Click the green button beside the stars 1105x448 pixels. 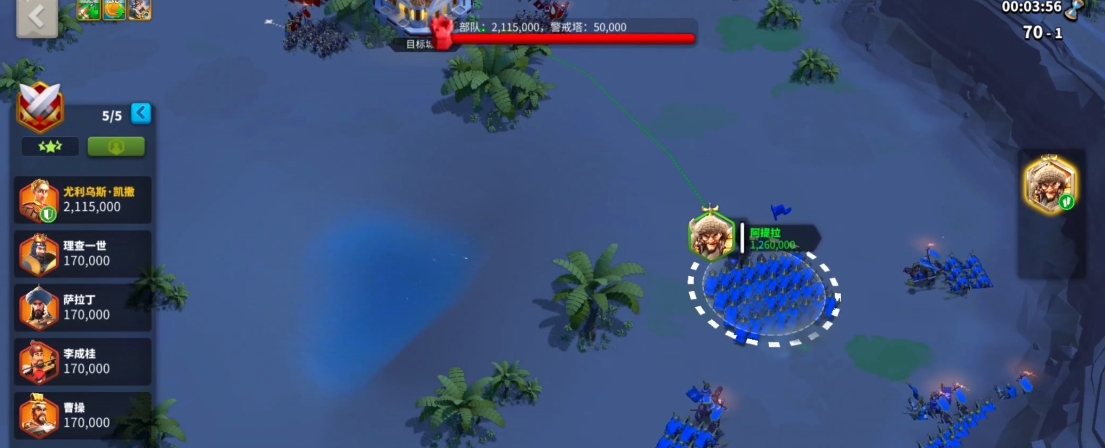[116, 146]
